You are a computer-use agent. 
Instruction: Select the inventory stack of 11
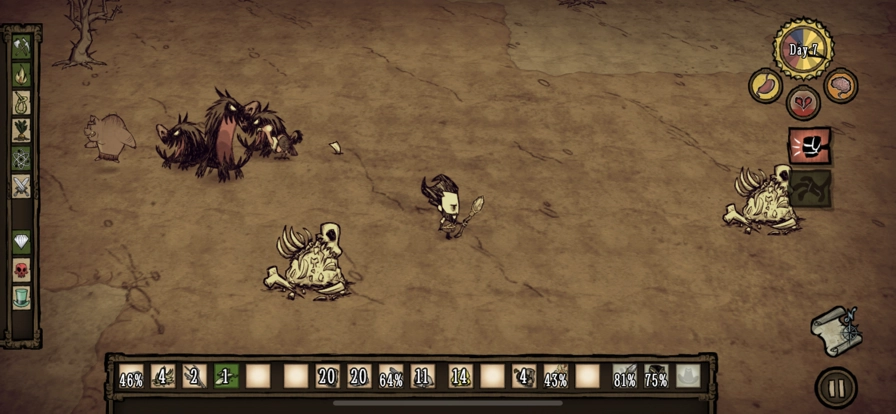point(423,376)
